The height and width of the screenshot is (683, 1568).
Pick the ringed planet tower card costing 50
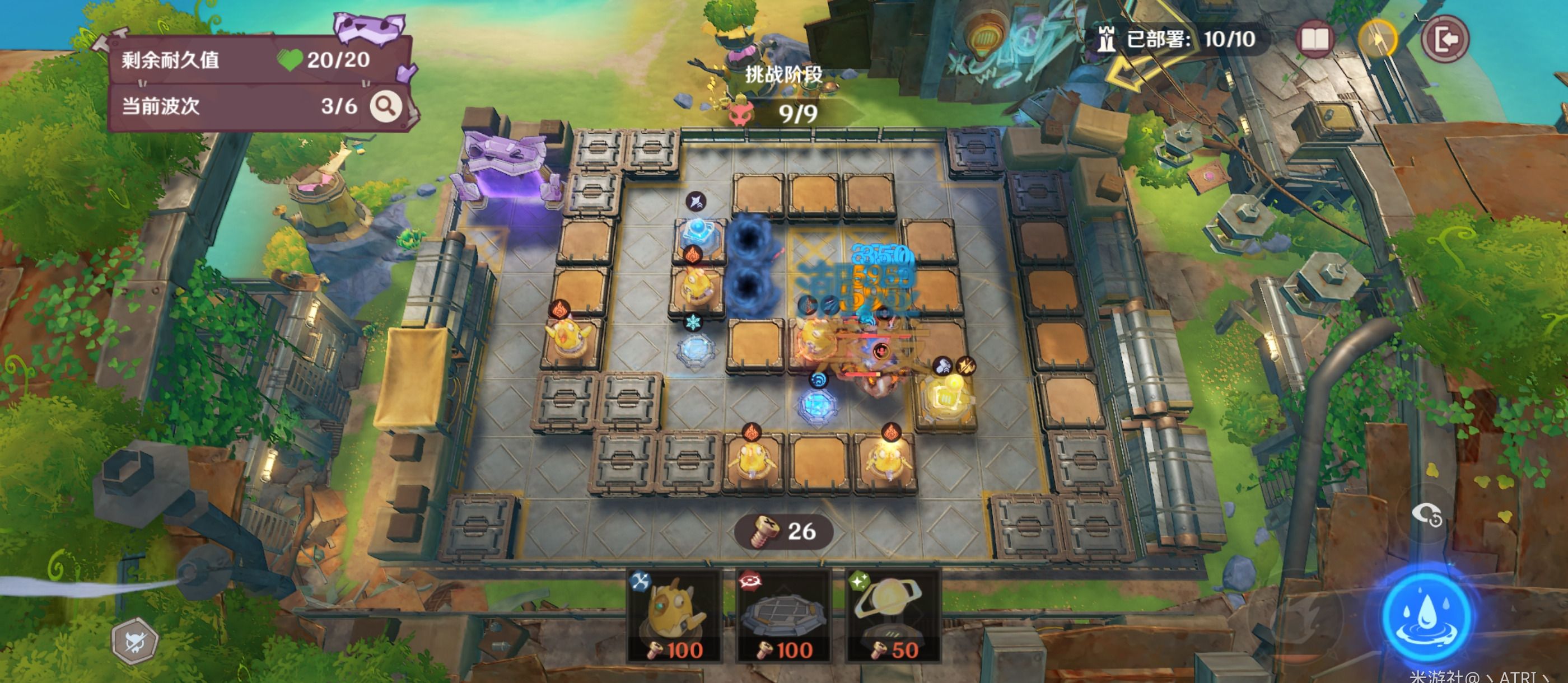pyautogui.click(x=892, y=616)
